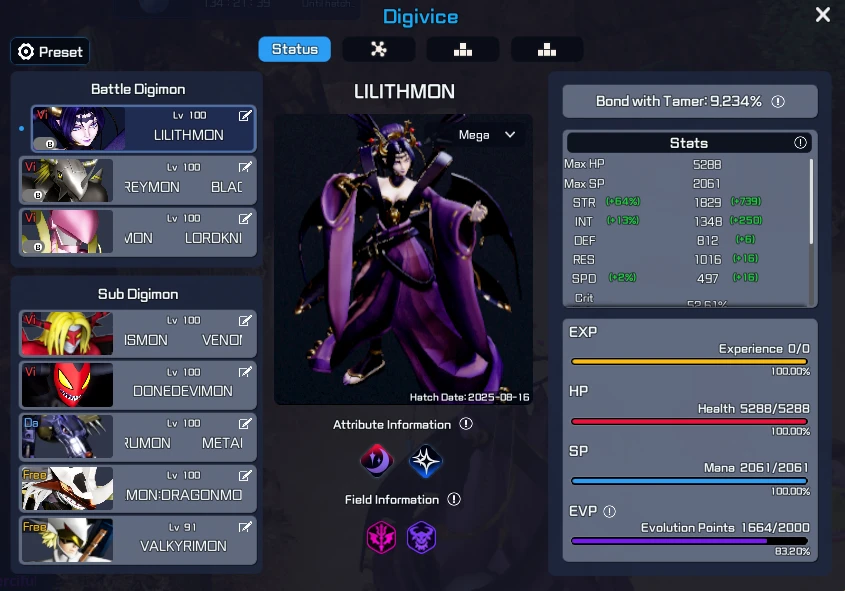Viewport: 845px width, 591px height.
Task: Switch to the Status tab
Action: click(x=294, y=49)
